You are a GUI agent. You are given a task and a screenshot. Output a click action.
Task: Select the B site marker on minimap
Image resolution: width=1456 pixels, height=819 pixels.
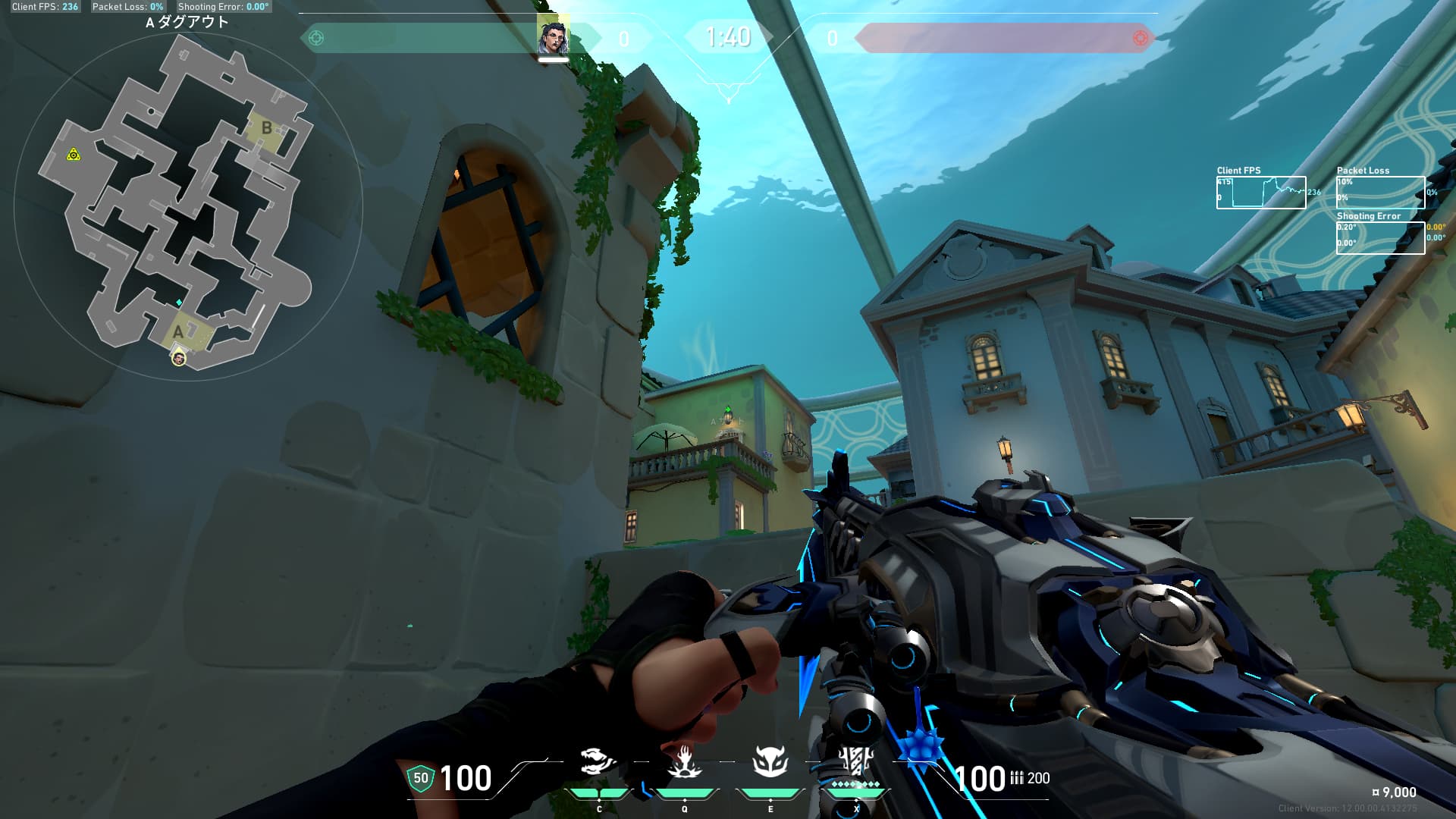tap(266, 128)
